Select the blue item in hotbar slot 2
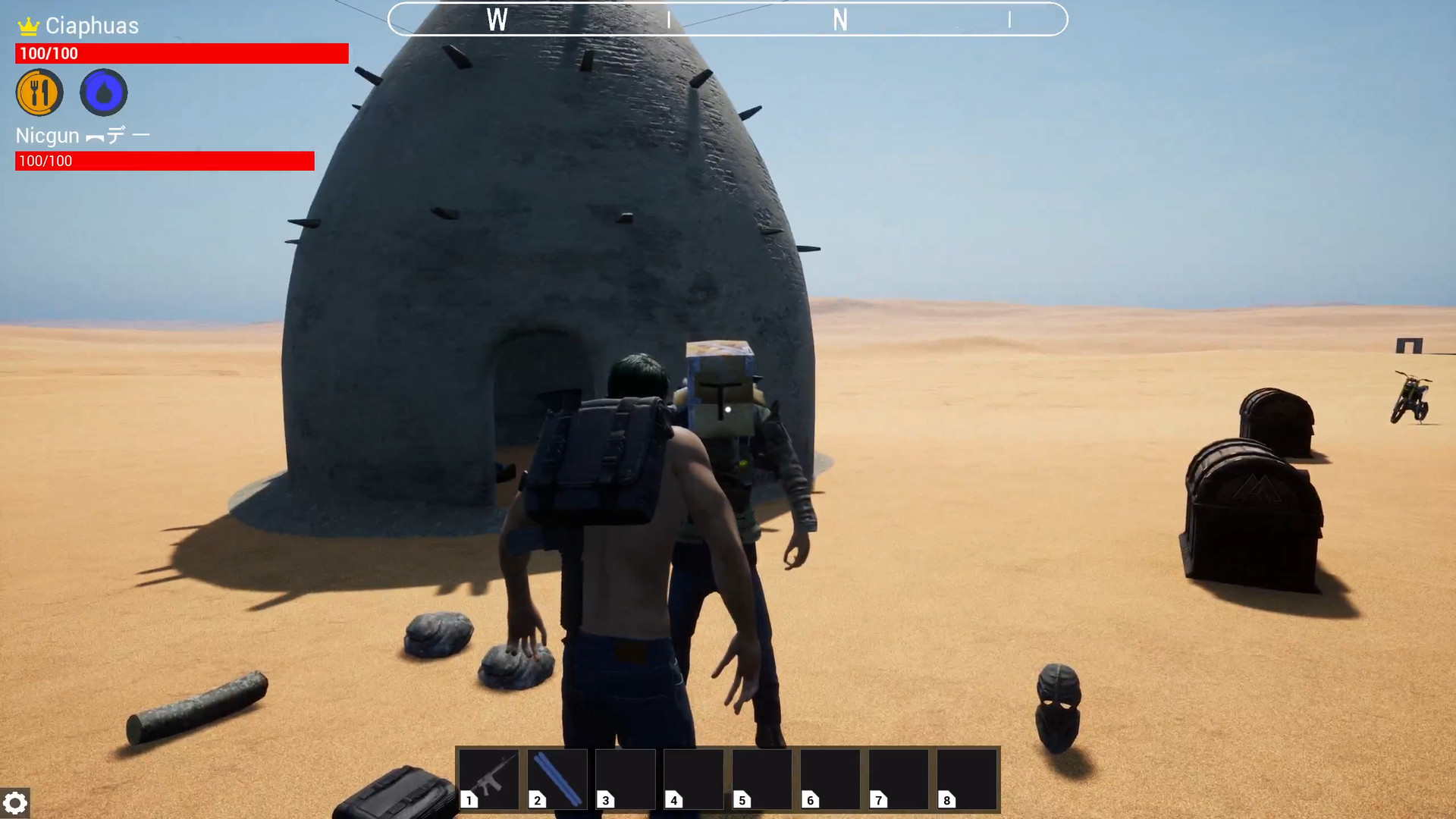Image resolution: width=1456 pixels, height=819 pixels. point(556,779)
